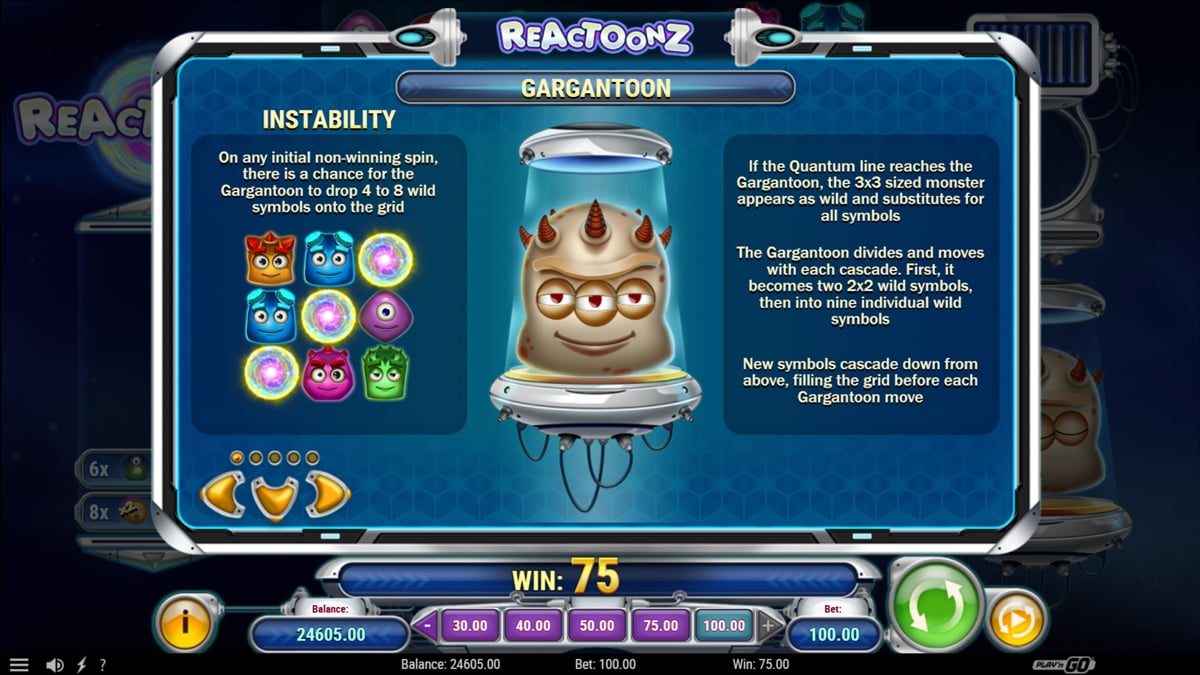The width and height of the screenshot is (1200, 675).
Task: Go to the previous paytable page
Action: click(223, 492)
